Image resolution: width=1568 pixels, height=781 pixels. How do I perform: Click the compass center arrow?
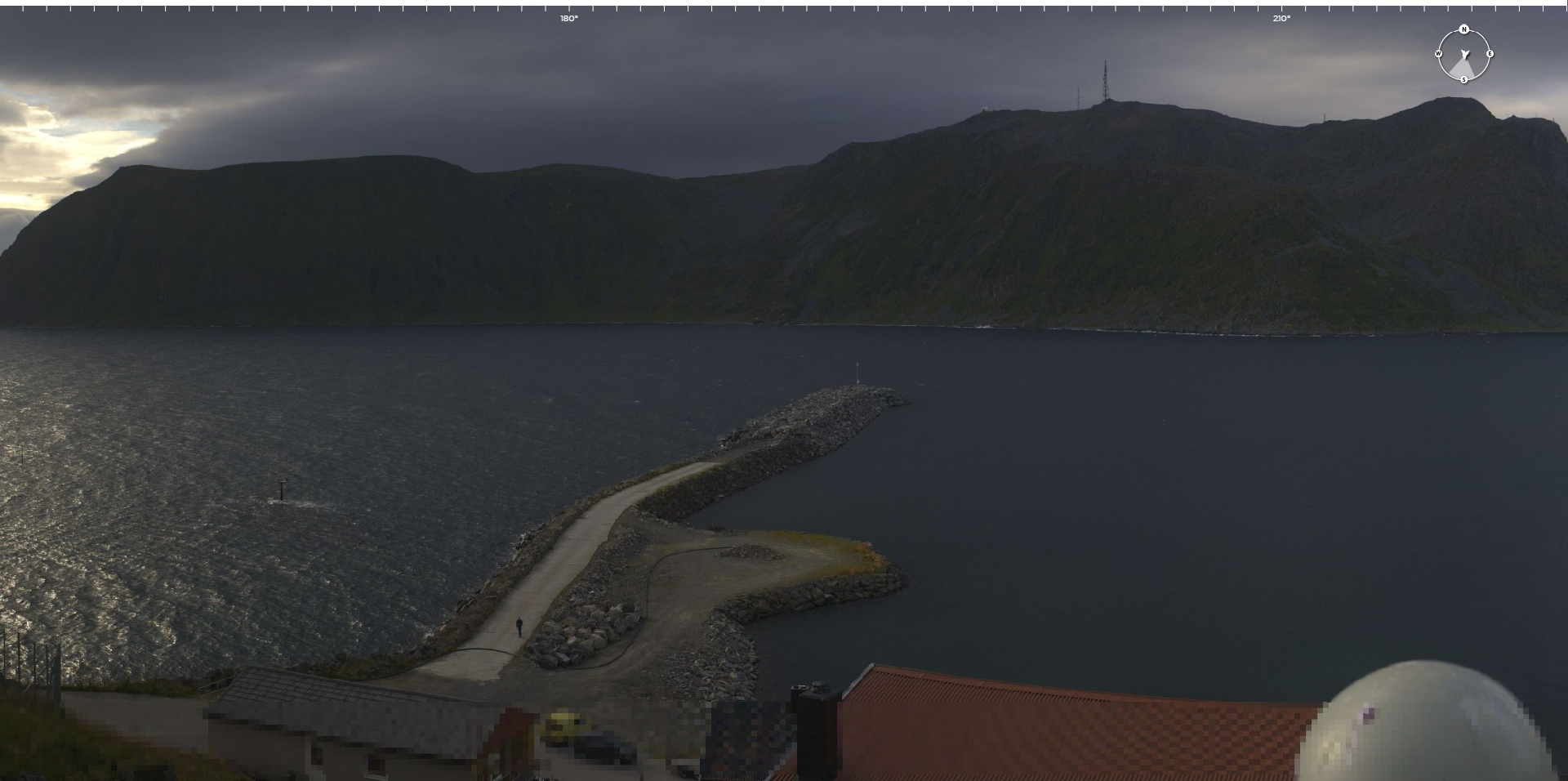(x=1464, y=55)
